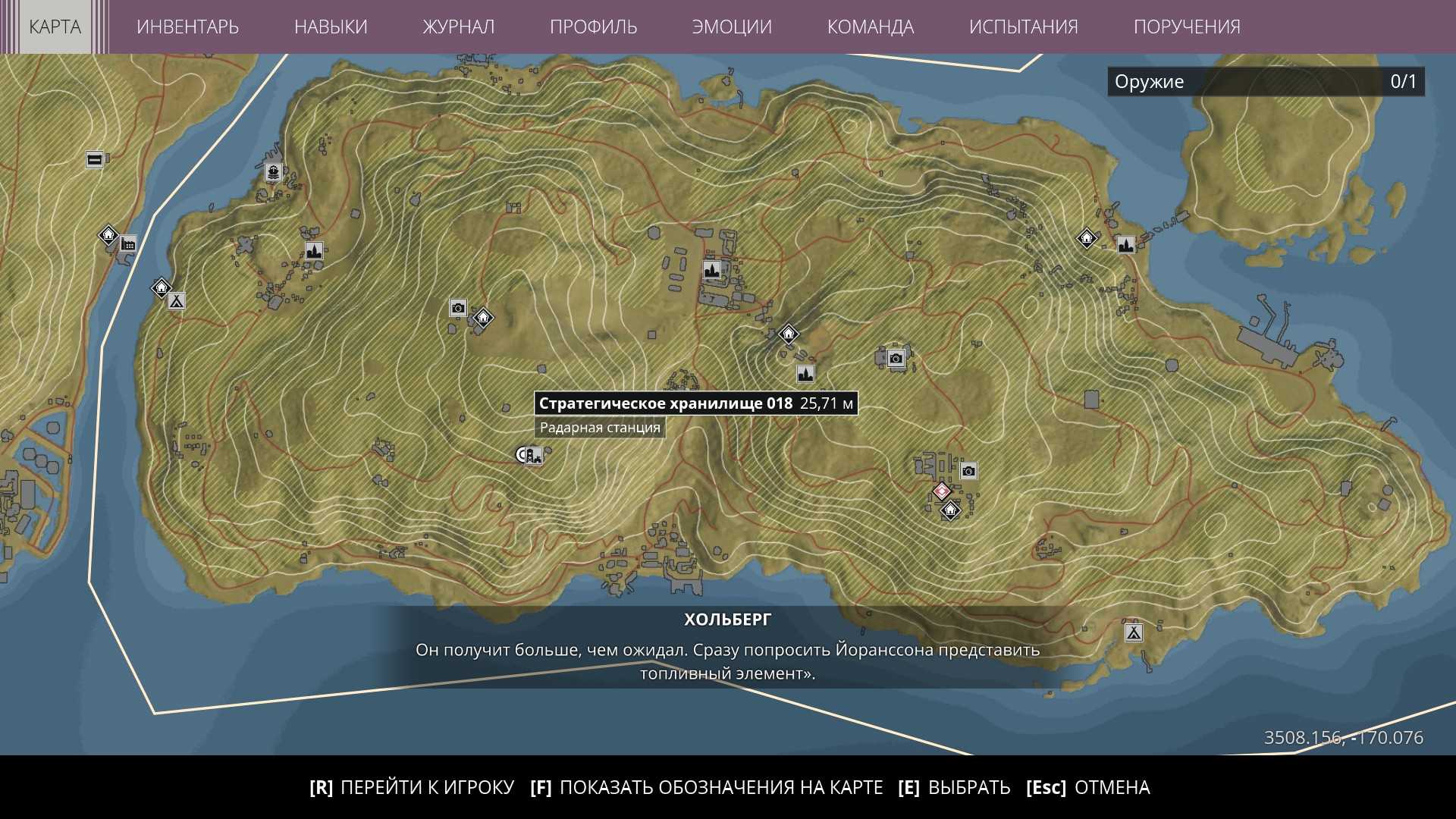Select the active Карта tab
This screenshot has height=819, width=1456.
(55, 27)
